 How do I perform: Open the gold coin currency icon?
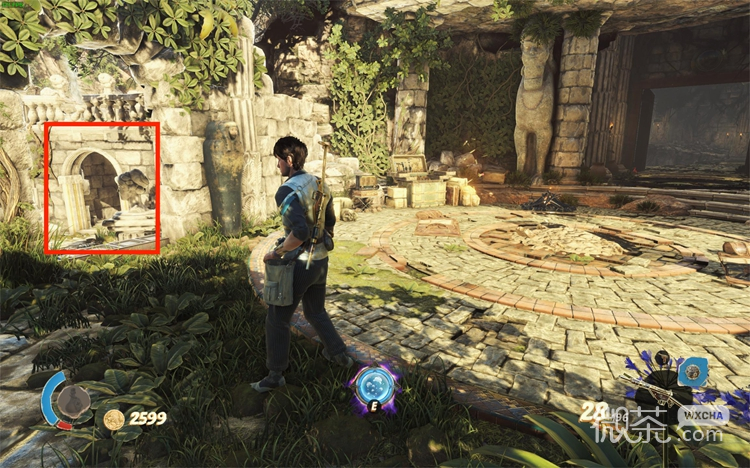pyautogui.click(x=113, y=419)
